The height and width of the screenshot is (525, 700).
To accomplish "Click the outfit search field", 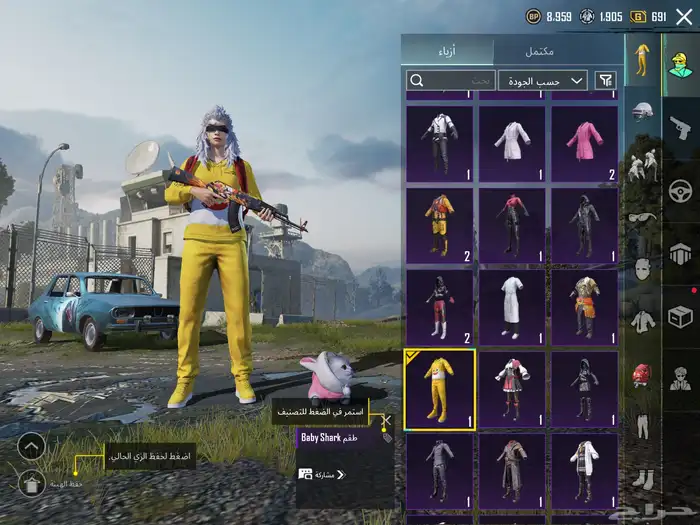I will (450, 80).
